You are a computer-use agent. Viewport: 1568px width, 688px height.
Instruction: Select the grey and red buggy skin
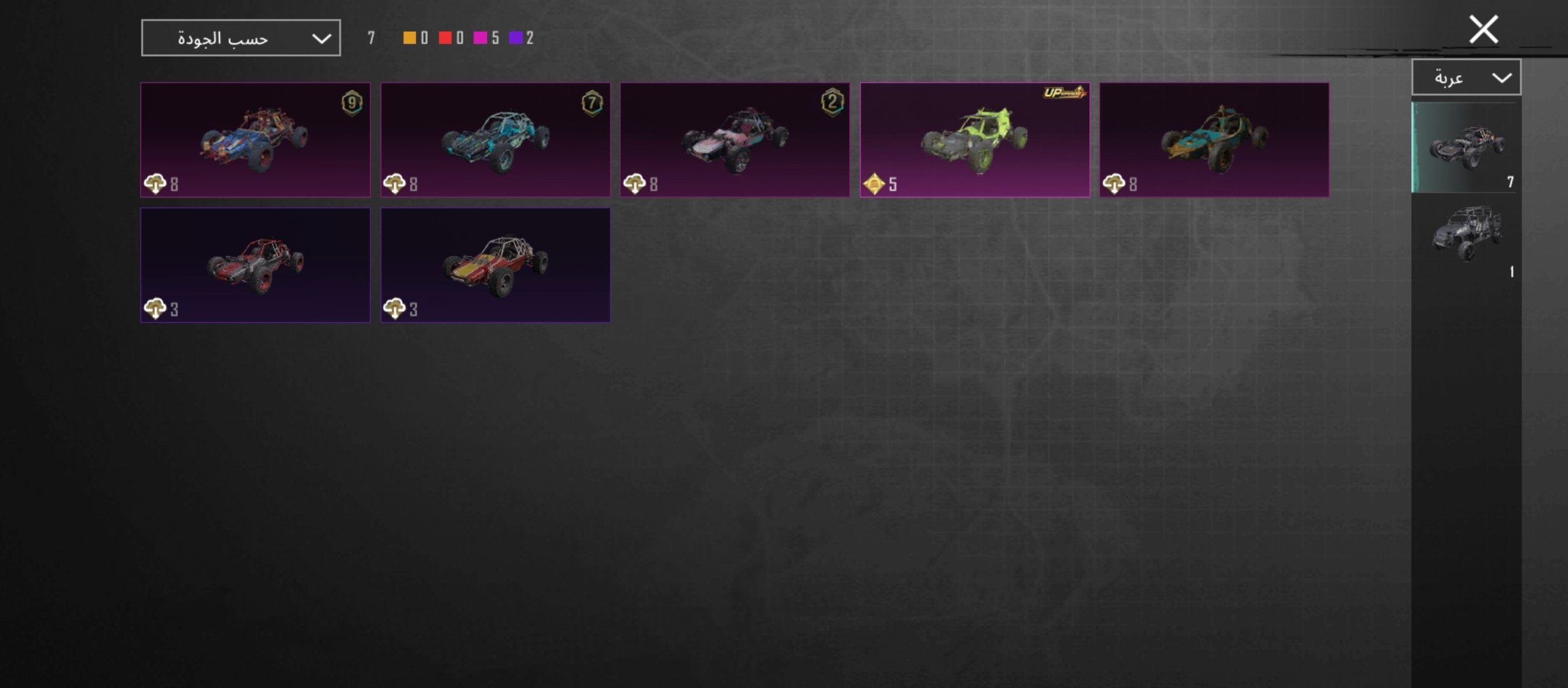[255, 264]
